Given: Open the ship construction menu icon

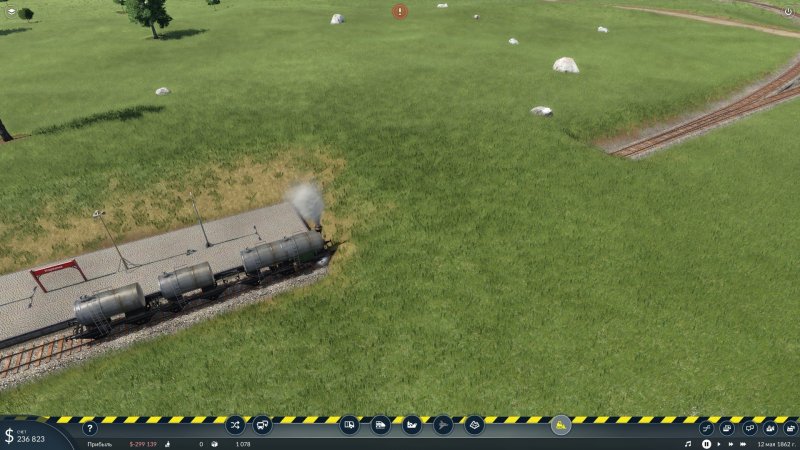Looking at the screenshot, I should [412, 425].
